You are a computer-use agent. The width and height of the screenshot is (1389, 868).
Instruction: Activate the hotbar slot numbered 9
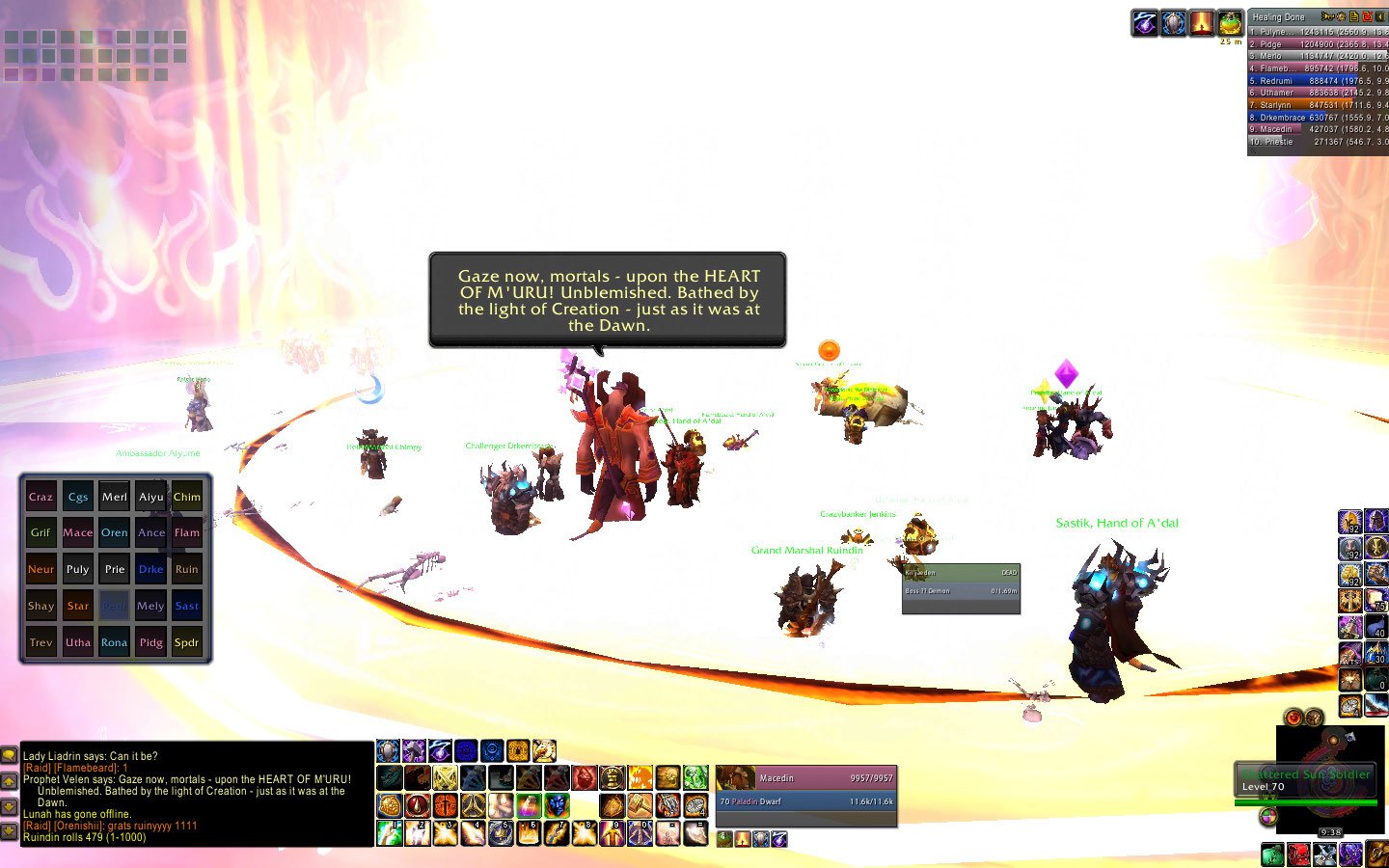point(613,832)
